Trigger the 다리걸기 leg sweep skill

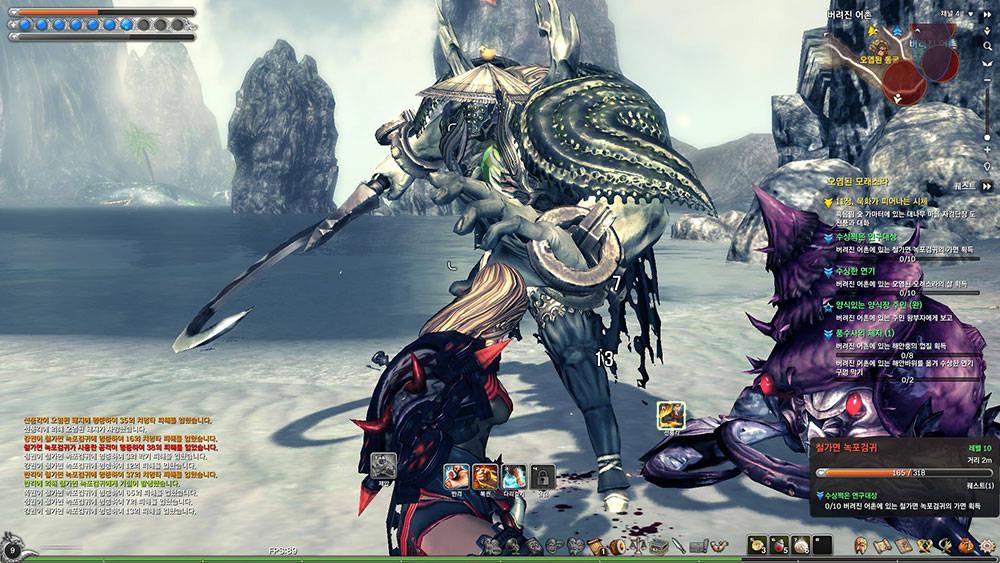click(514, 476)
